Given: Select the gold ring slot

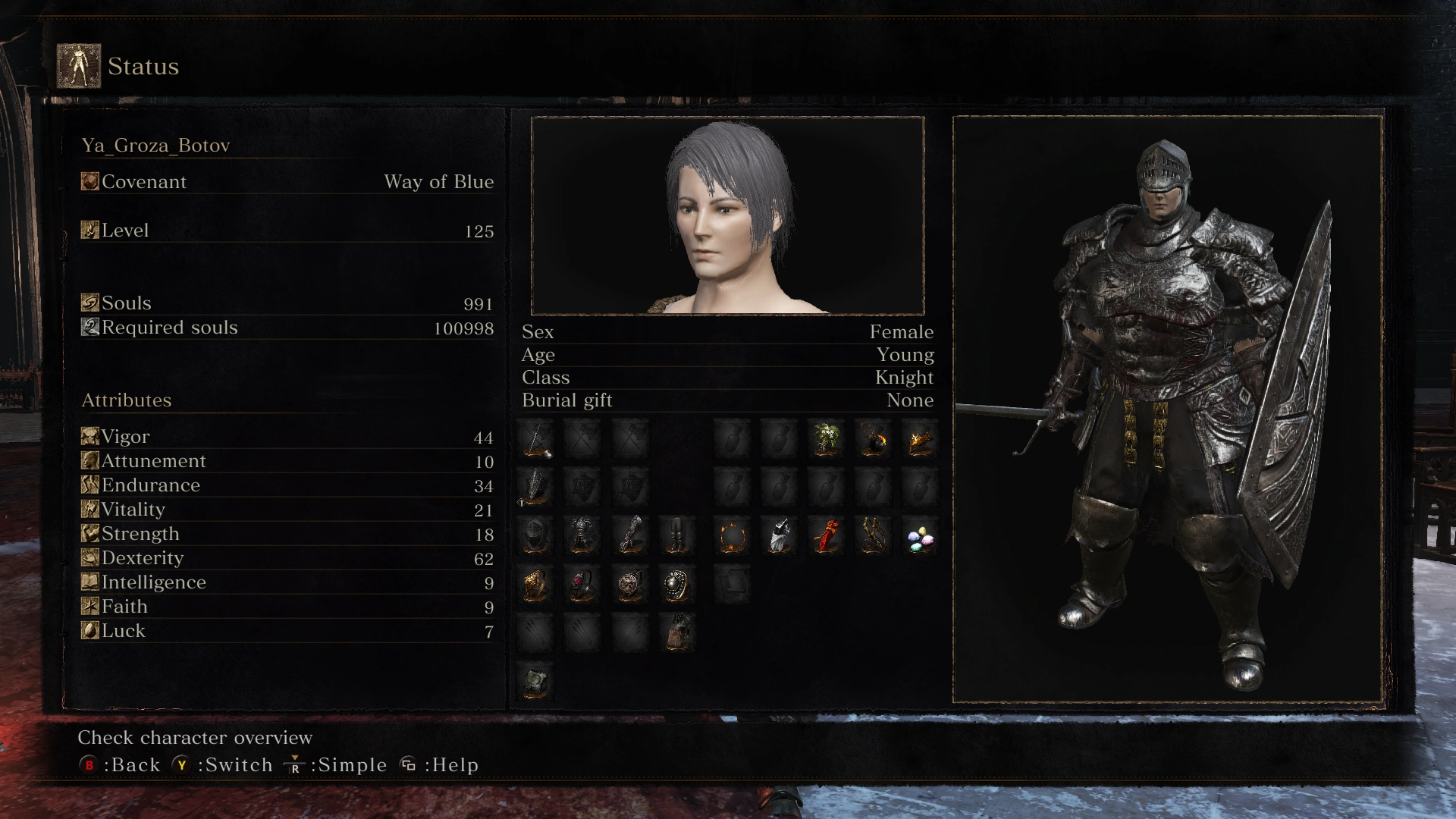Looking at the screenshot, I should [536, 585].
